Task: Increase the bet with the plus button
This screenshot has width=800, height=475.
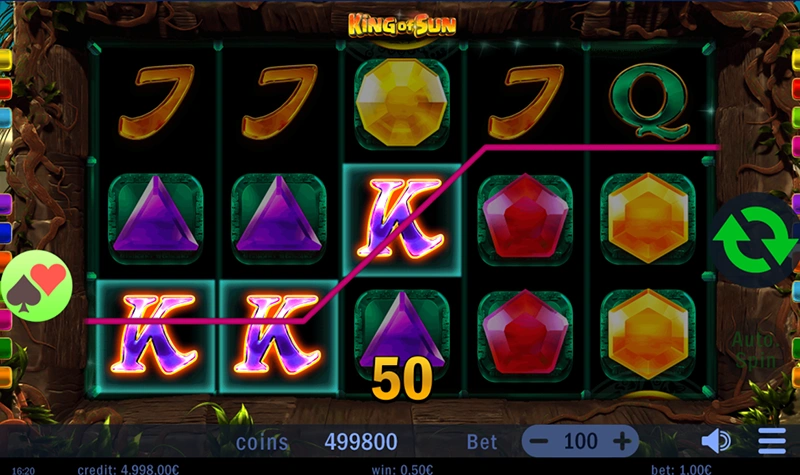Action: (x=621, y=441)
